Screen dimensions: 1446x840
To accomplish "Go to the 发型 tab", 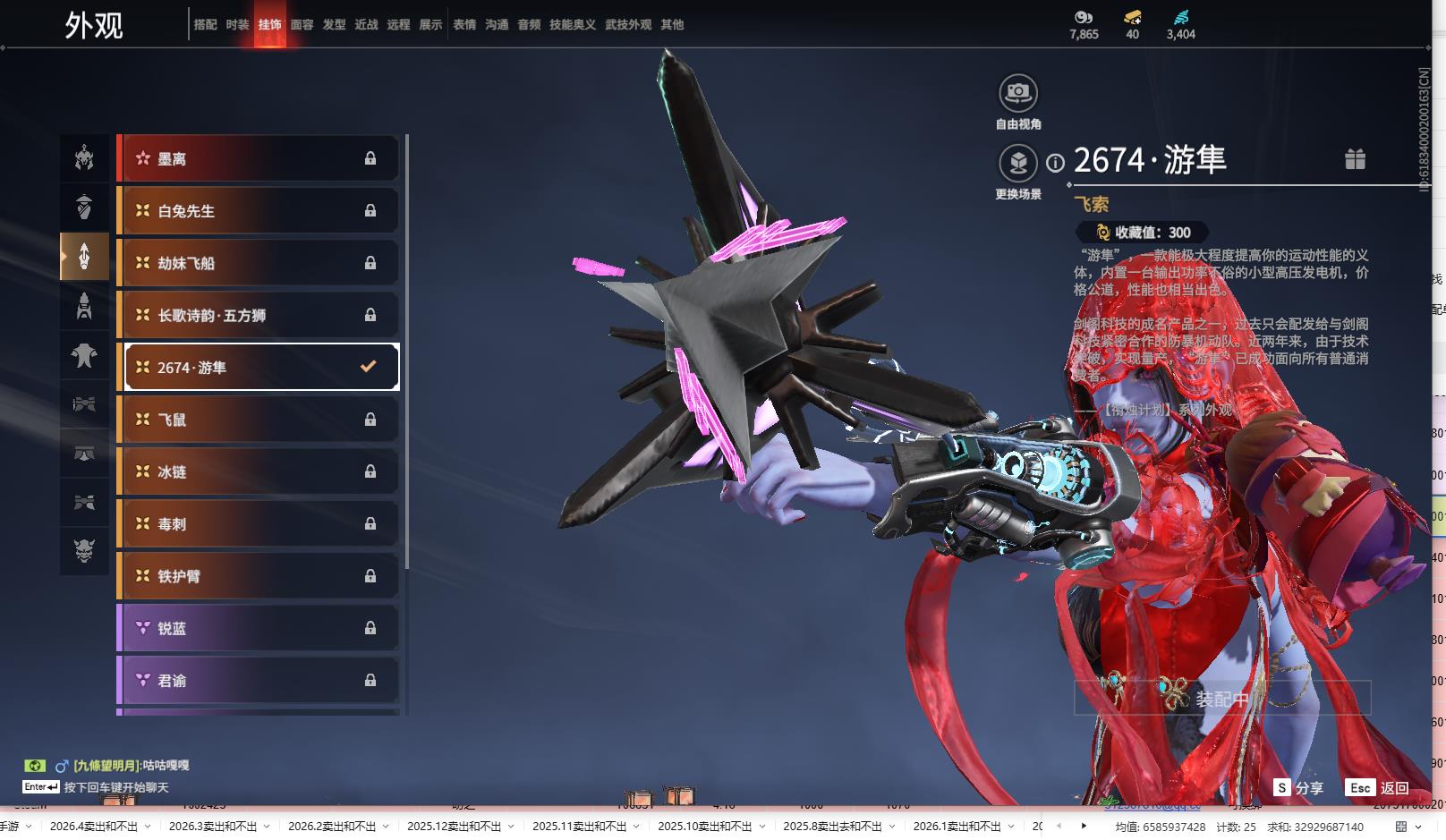I will pos(334,25).
